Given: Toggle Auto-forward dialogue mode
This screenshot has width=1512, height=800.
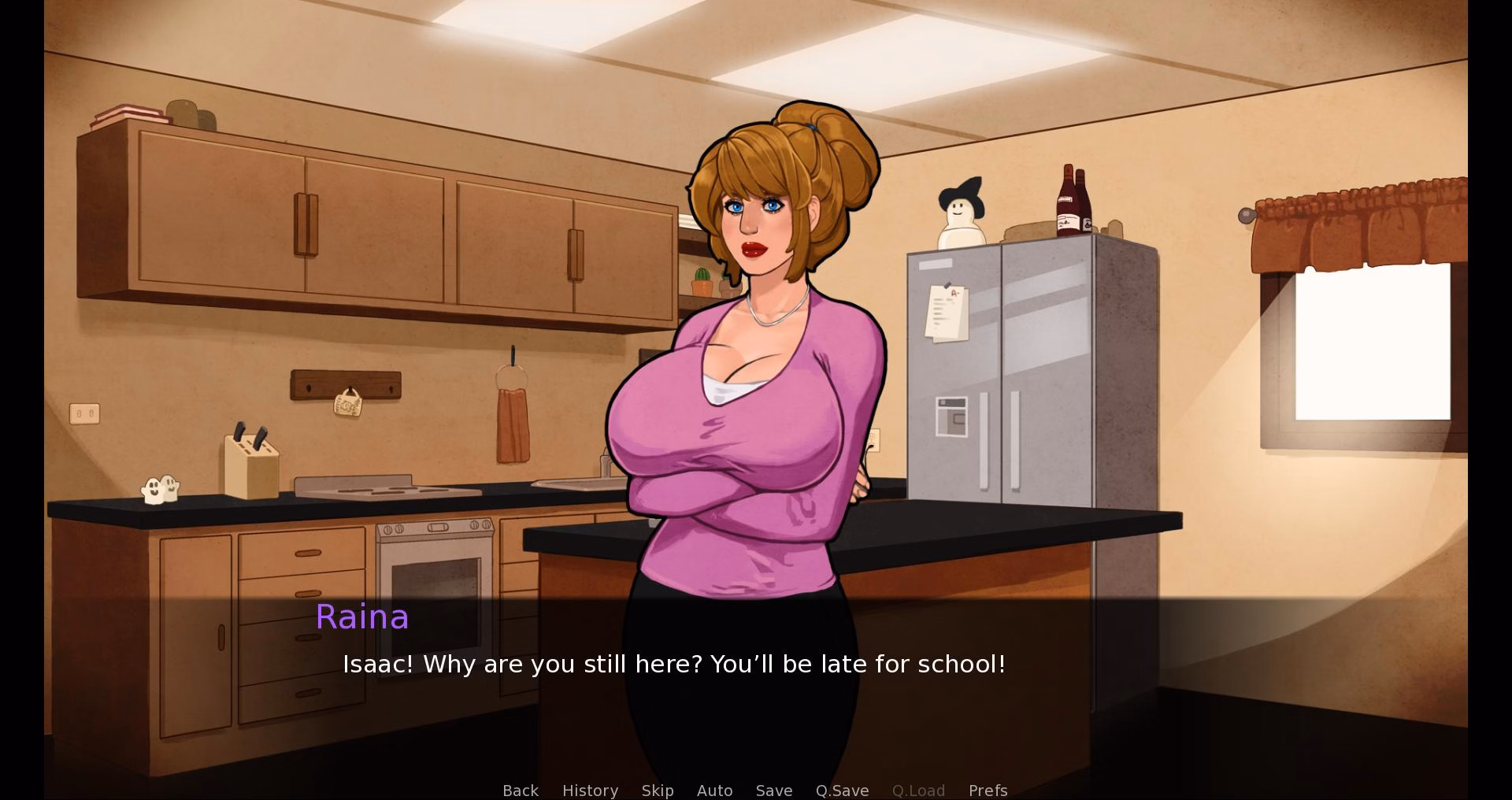Looking at the screenshot, I should pyautogui.click(x=714, y=791).
